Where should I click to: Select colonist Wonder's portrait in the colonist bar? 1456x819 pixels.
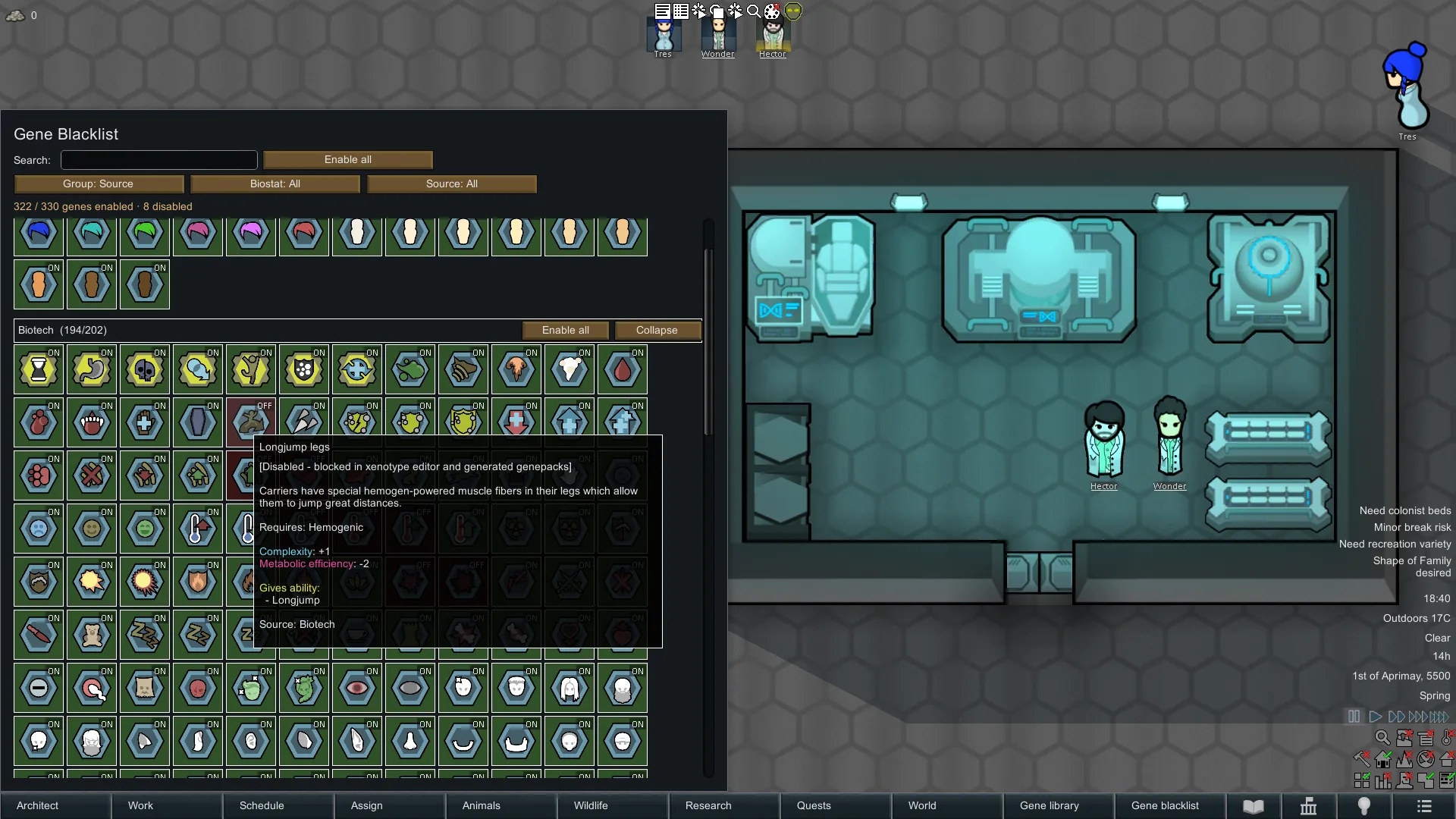(717, 35)
